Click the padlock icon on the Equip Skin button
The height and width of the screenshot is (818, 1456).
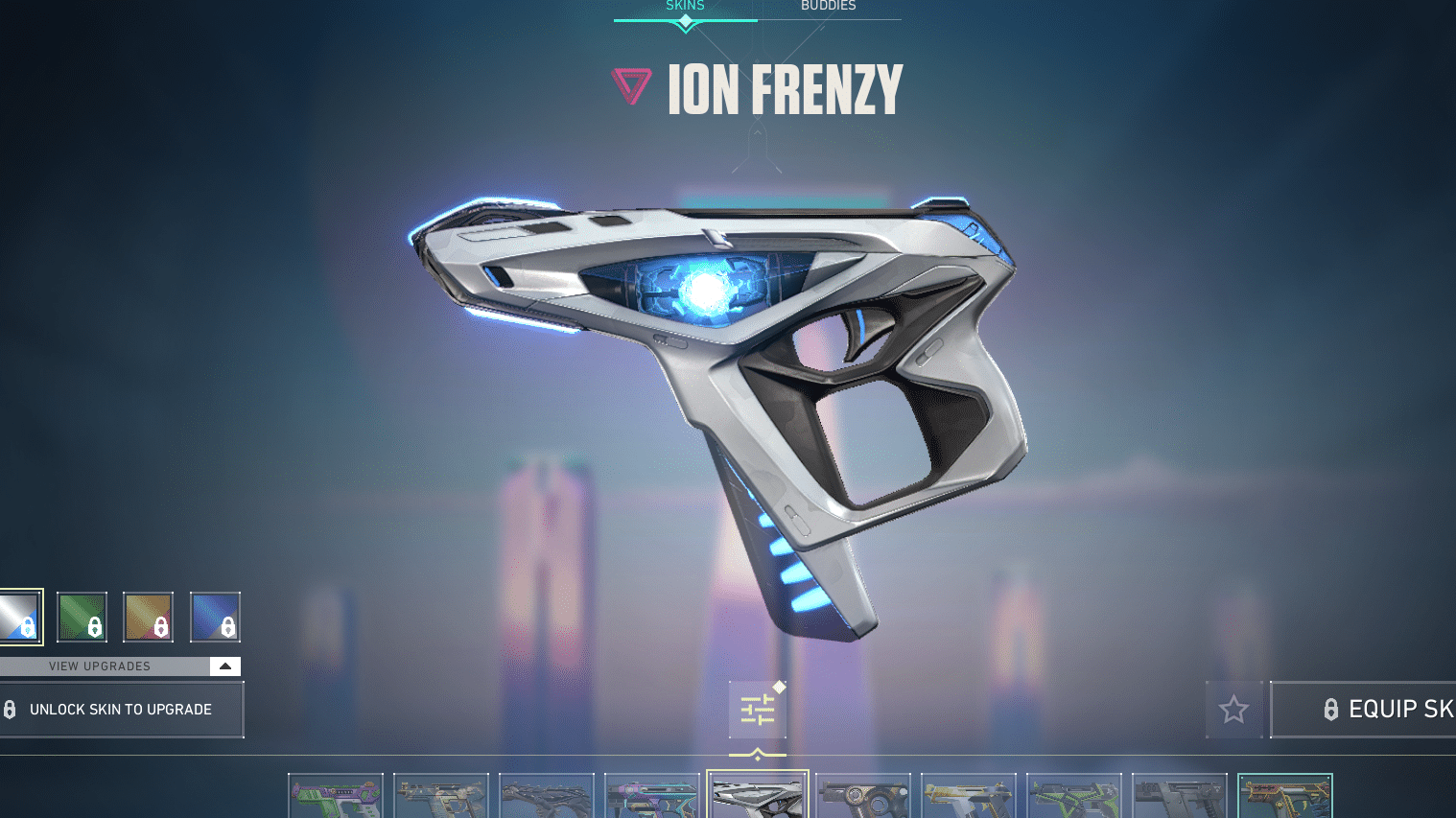pyautogui.click(x=1332, y=709)
